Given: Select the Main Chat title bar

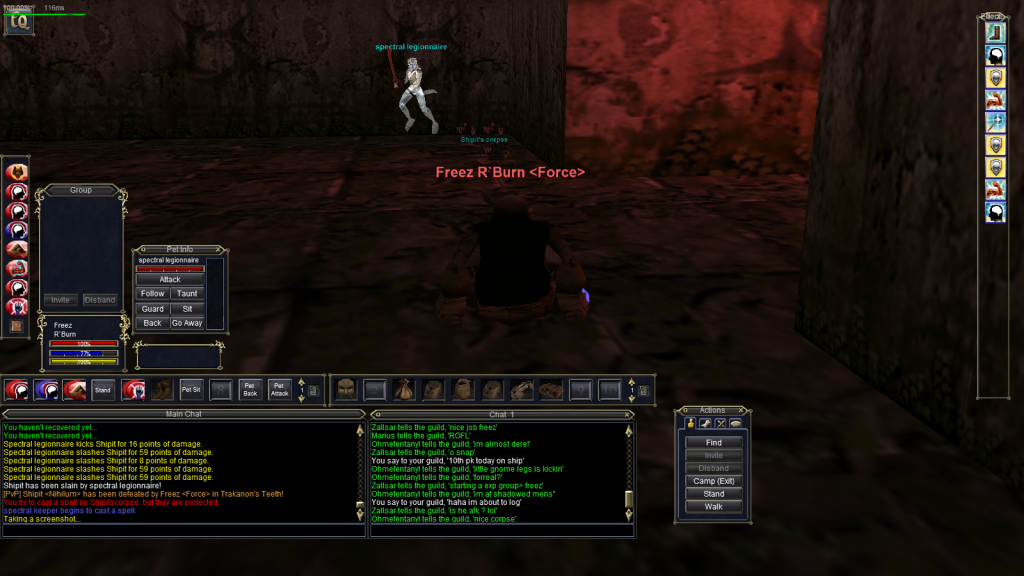Looking at the screenshot, I should 183,414.
